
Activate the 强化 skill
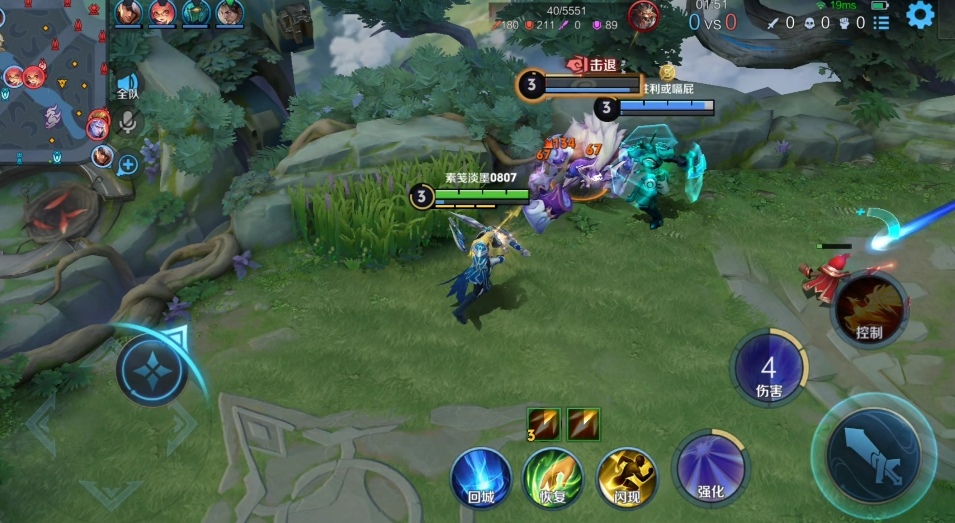[710, 468]
